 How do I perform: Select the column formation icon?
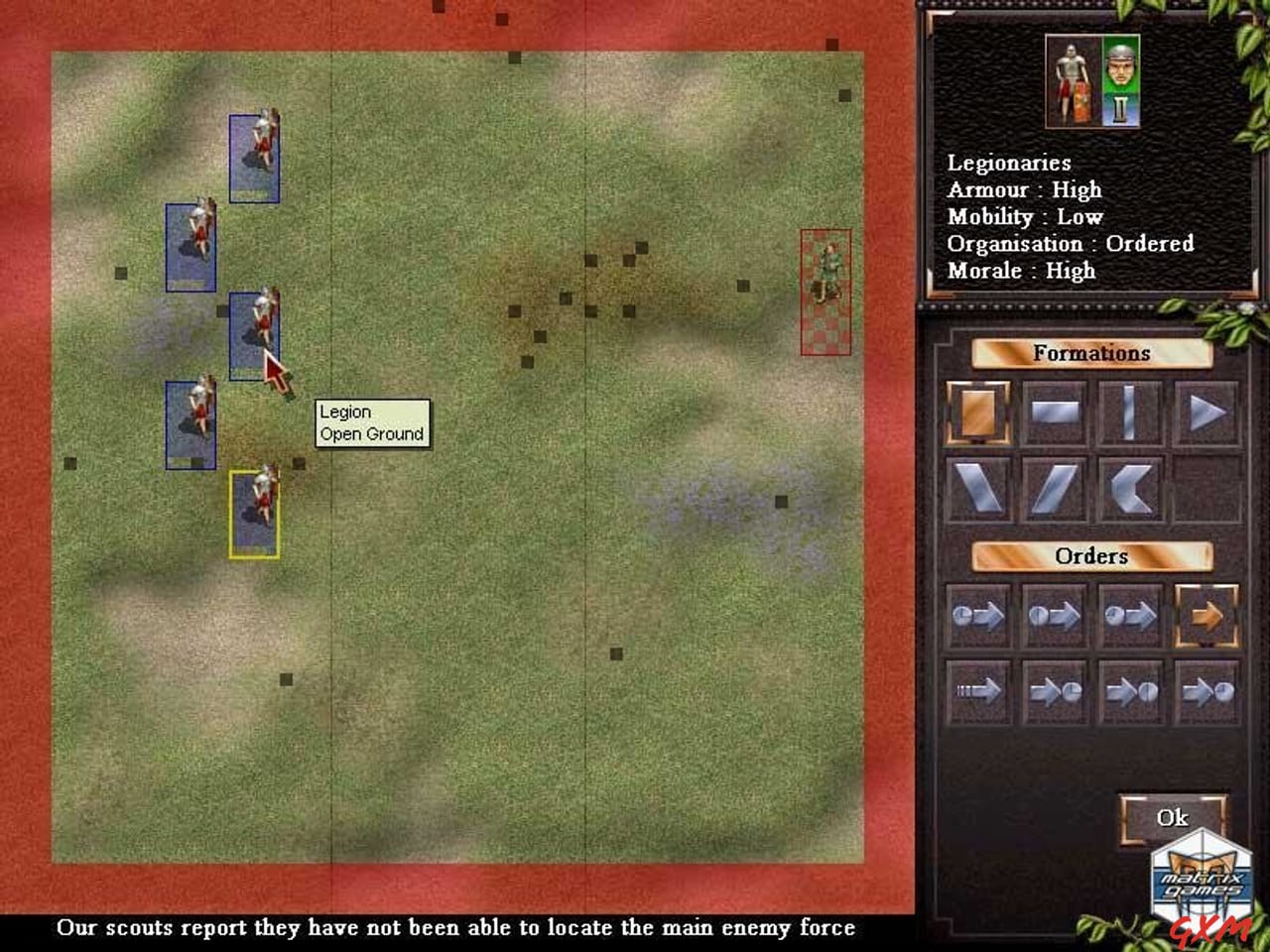point(1131,414)
